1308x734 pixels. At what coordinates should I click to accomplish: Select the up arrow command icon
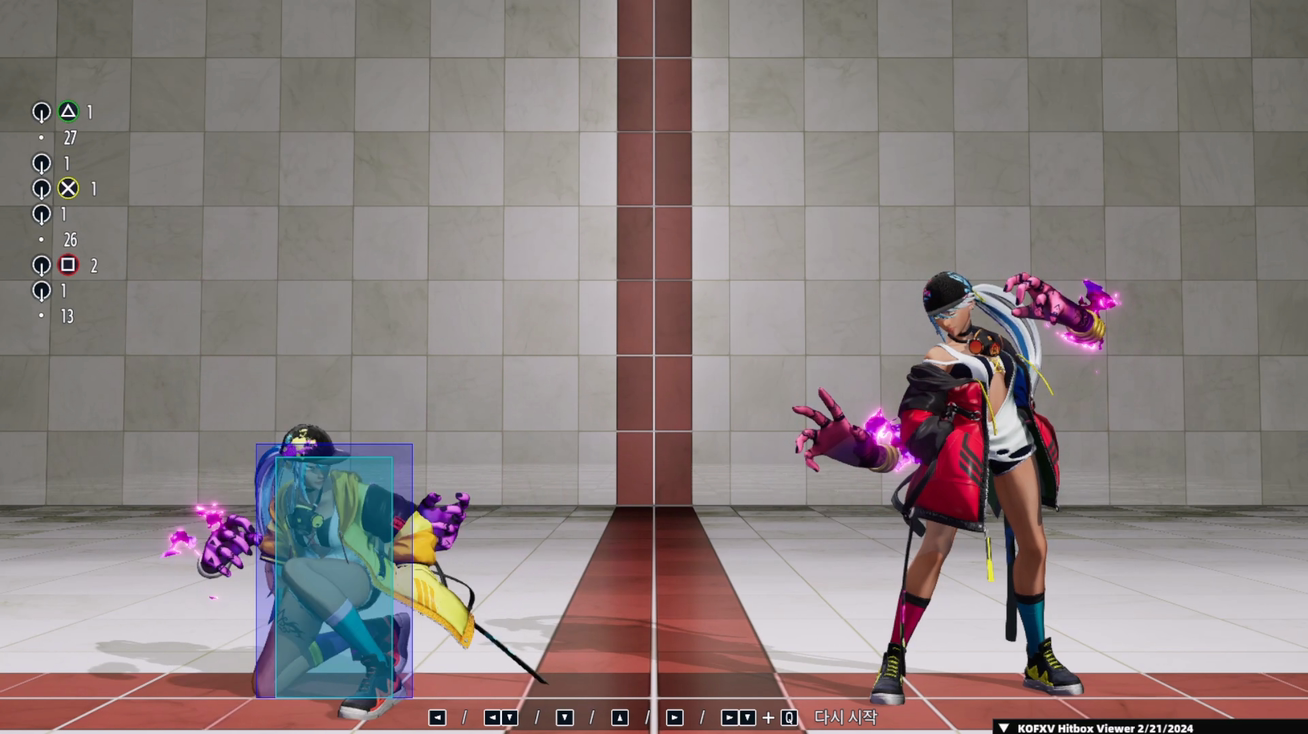click(x=618, y=716)
